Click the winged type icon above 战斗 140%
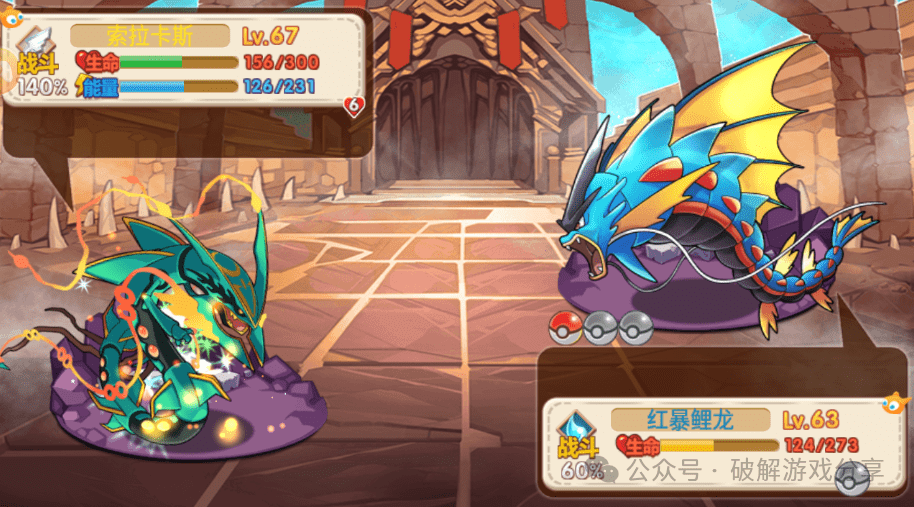Image resolution: width=914 pixels, height=507 pixels. (x=34, y=41)
